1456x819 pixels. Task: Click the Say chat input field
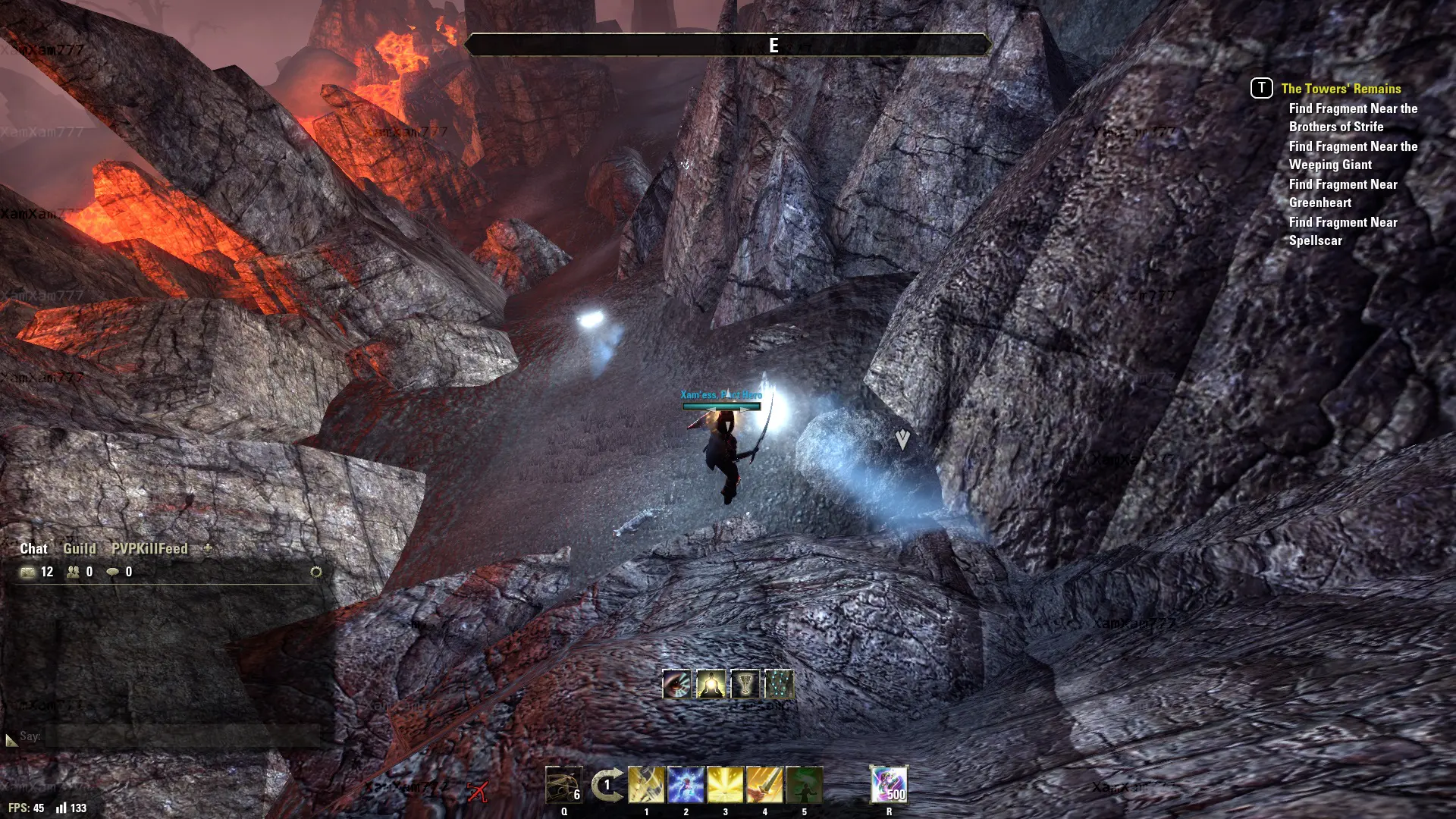pos(182,736)
